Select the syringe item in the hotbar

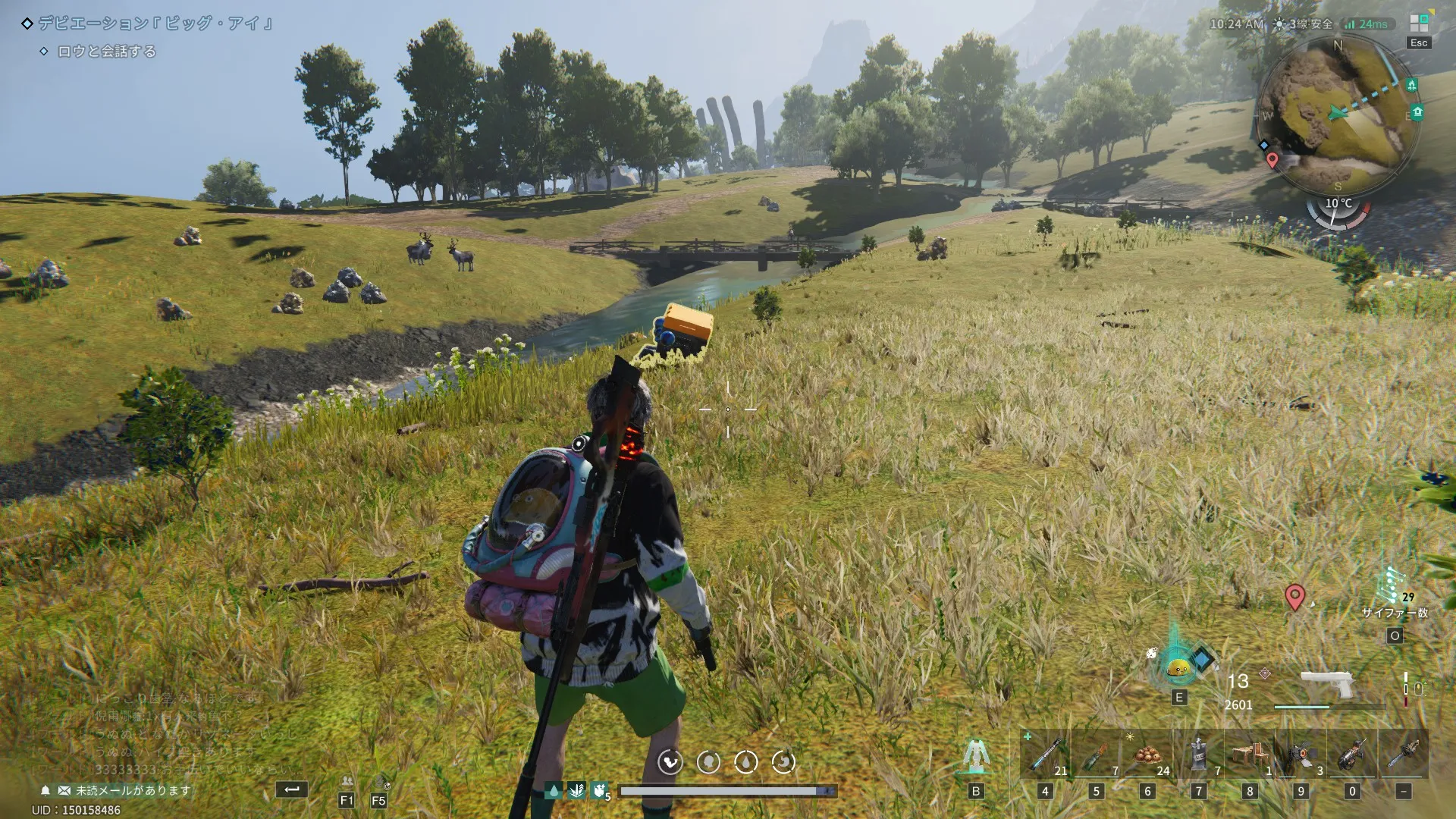pos(1045,754)
